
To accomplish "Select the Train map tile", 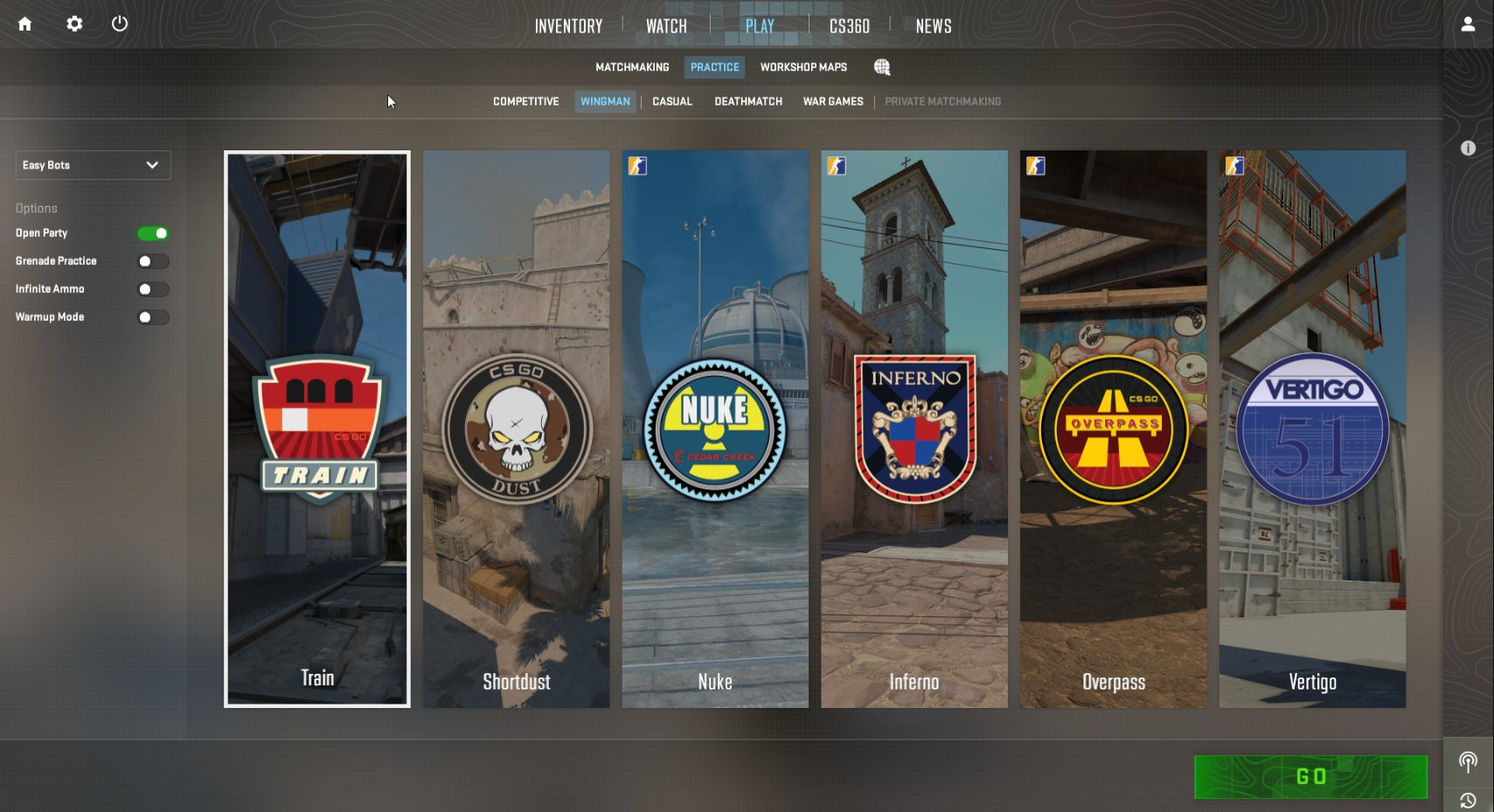I will click(317, 428).
